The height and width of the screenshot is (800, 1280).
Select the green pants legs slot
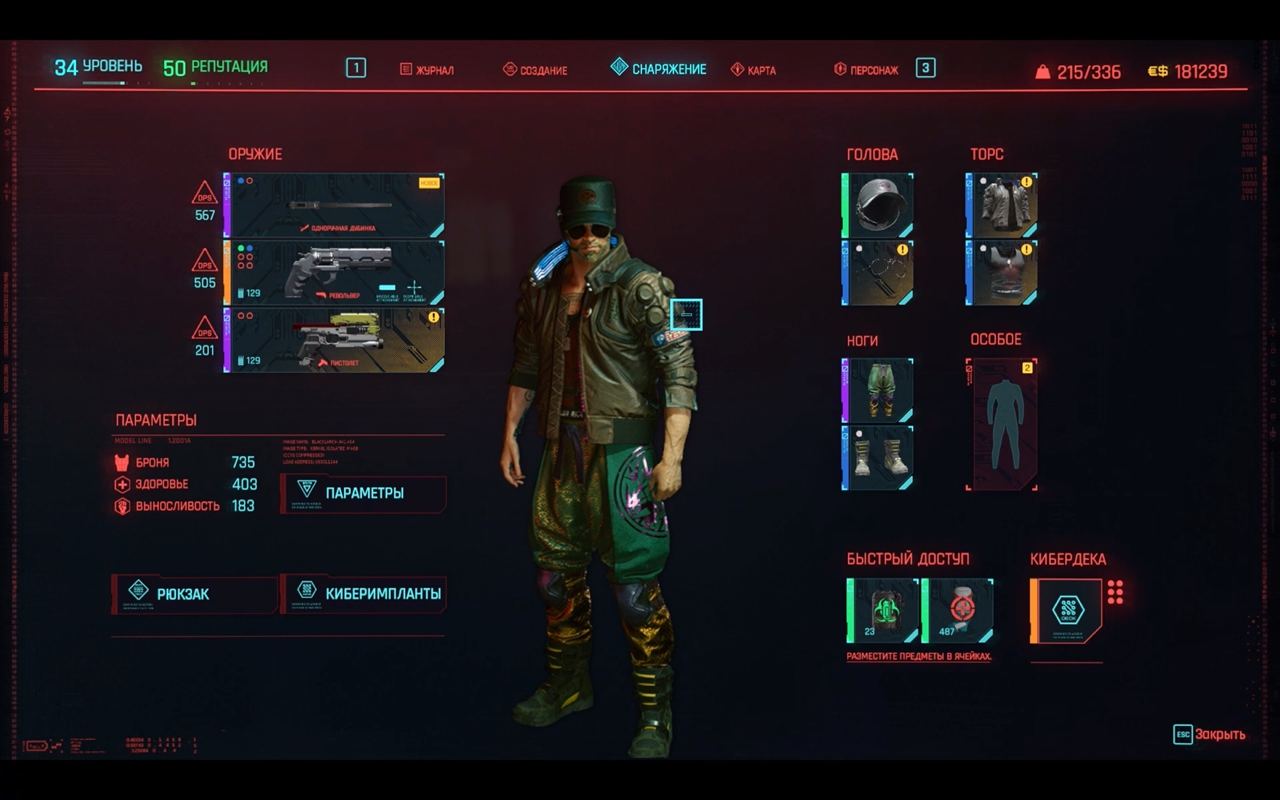pos(879,390)
